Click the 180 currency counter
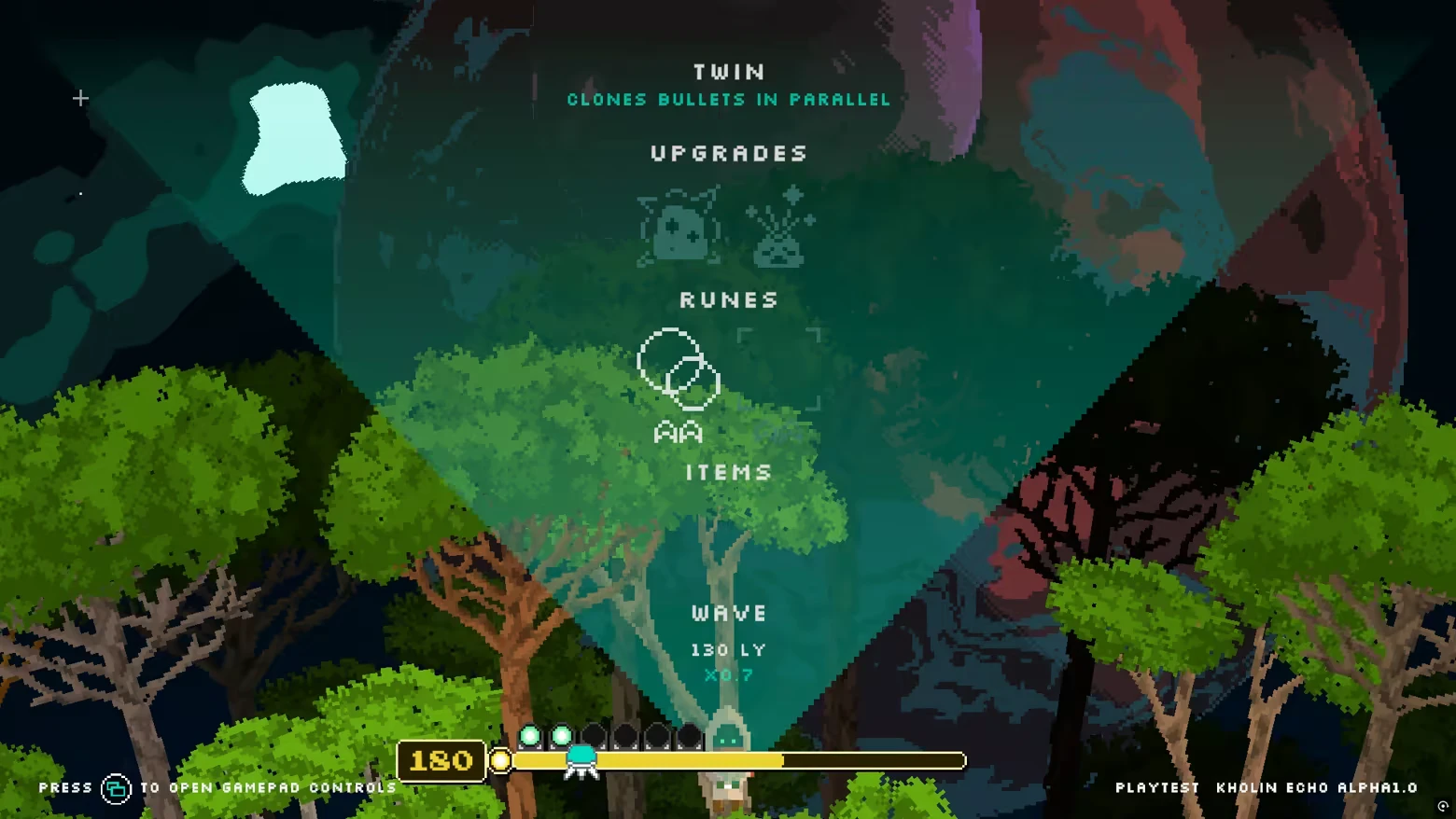Screen dimensions: 1456x819 click(x=441, y=760)
